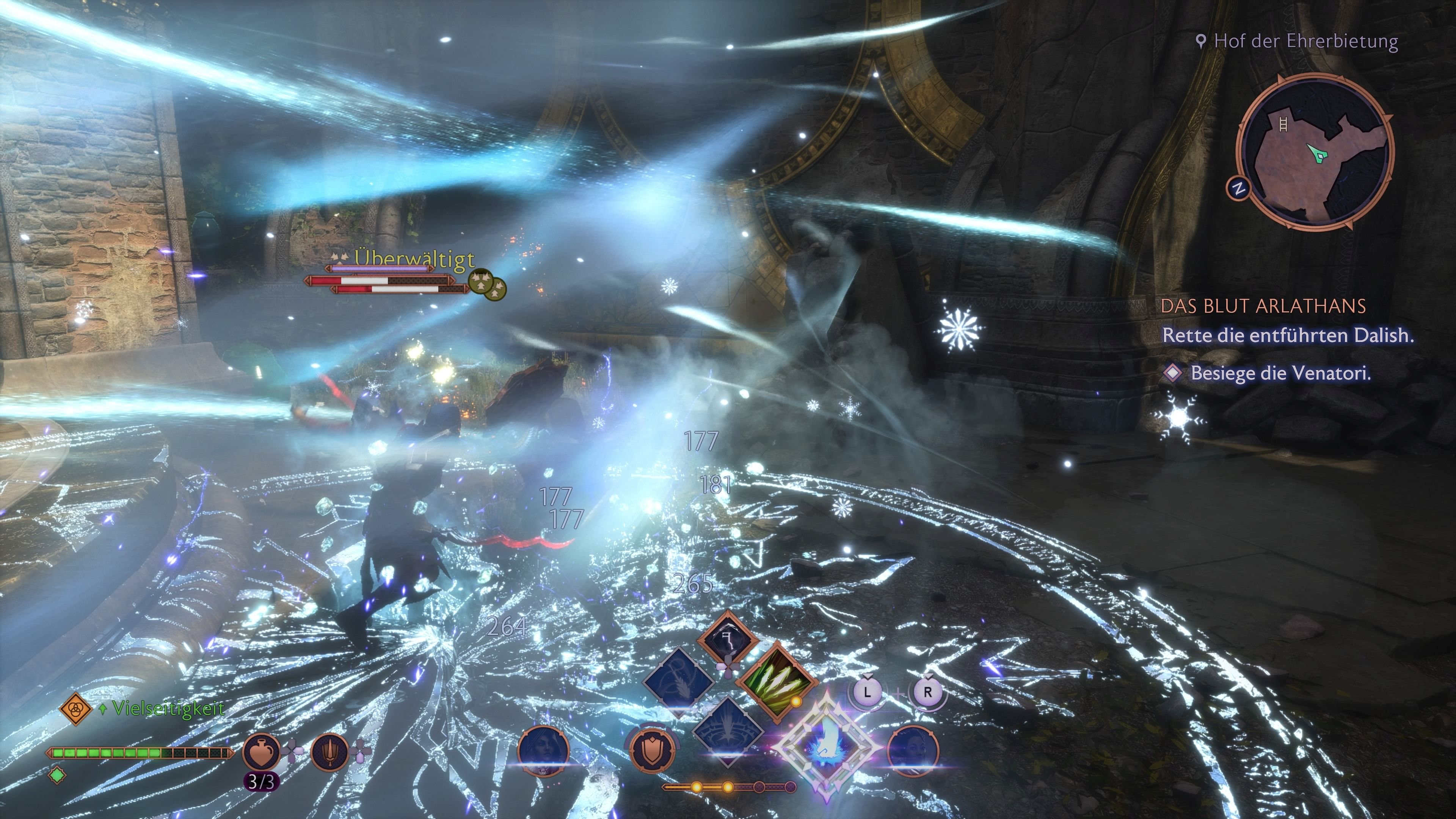Viewport: 1456px width, 819px height.
Task: Click the dark rune ability diamond icon
Action: pyautogui.click(x=728, y=637)
